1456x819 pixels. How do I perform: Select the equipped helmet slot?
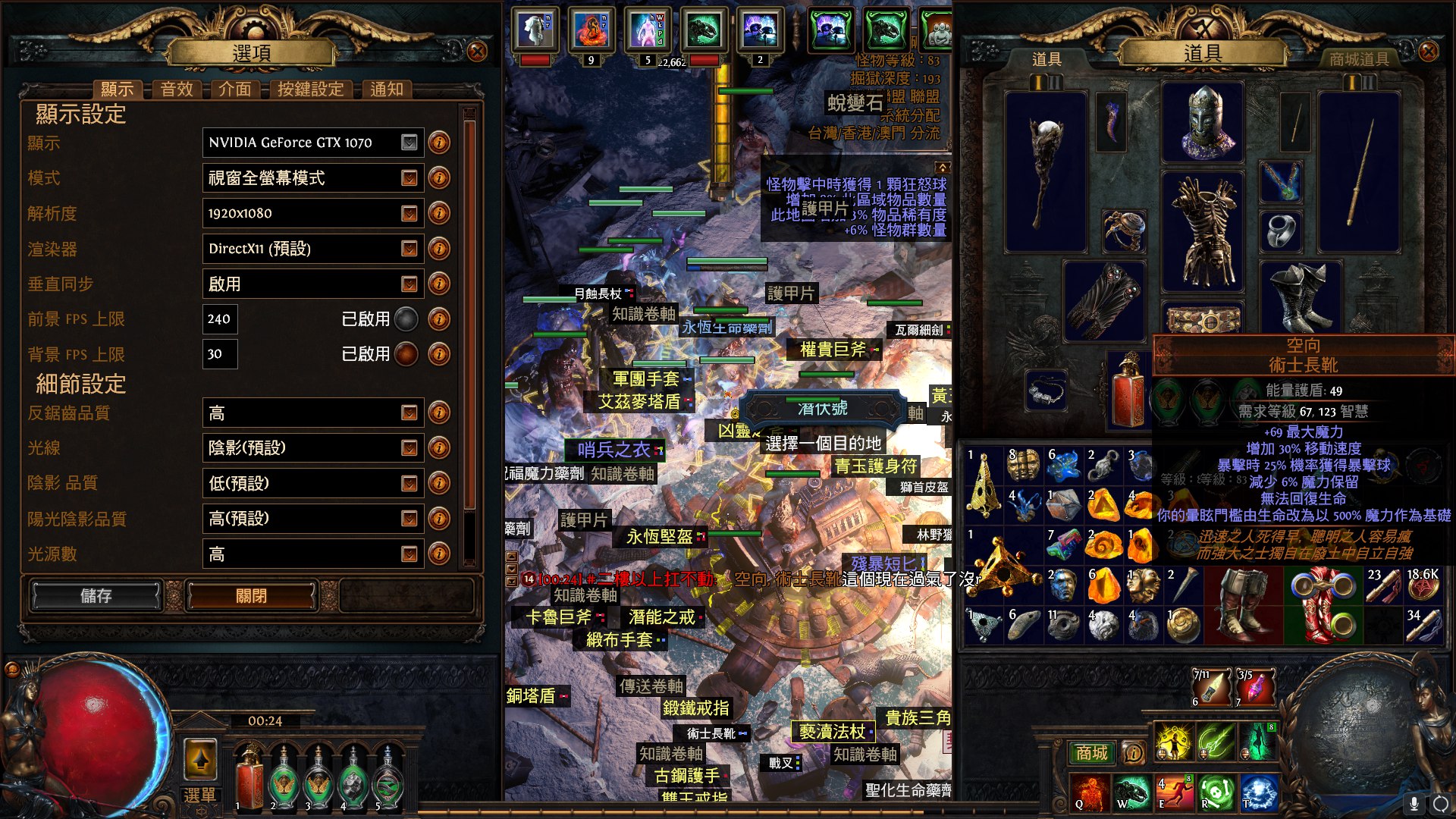1203,122
